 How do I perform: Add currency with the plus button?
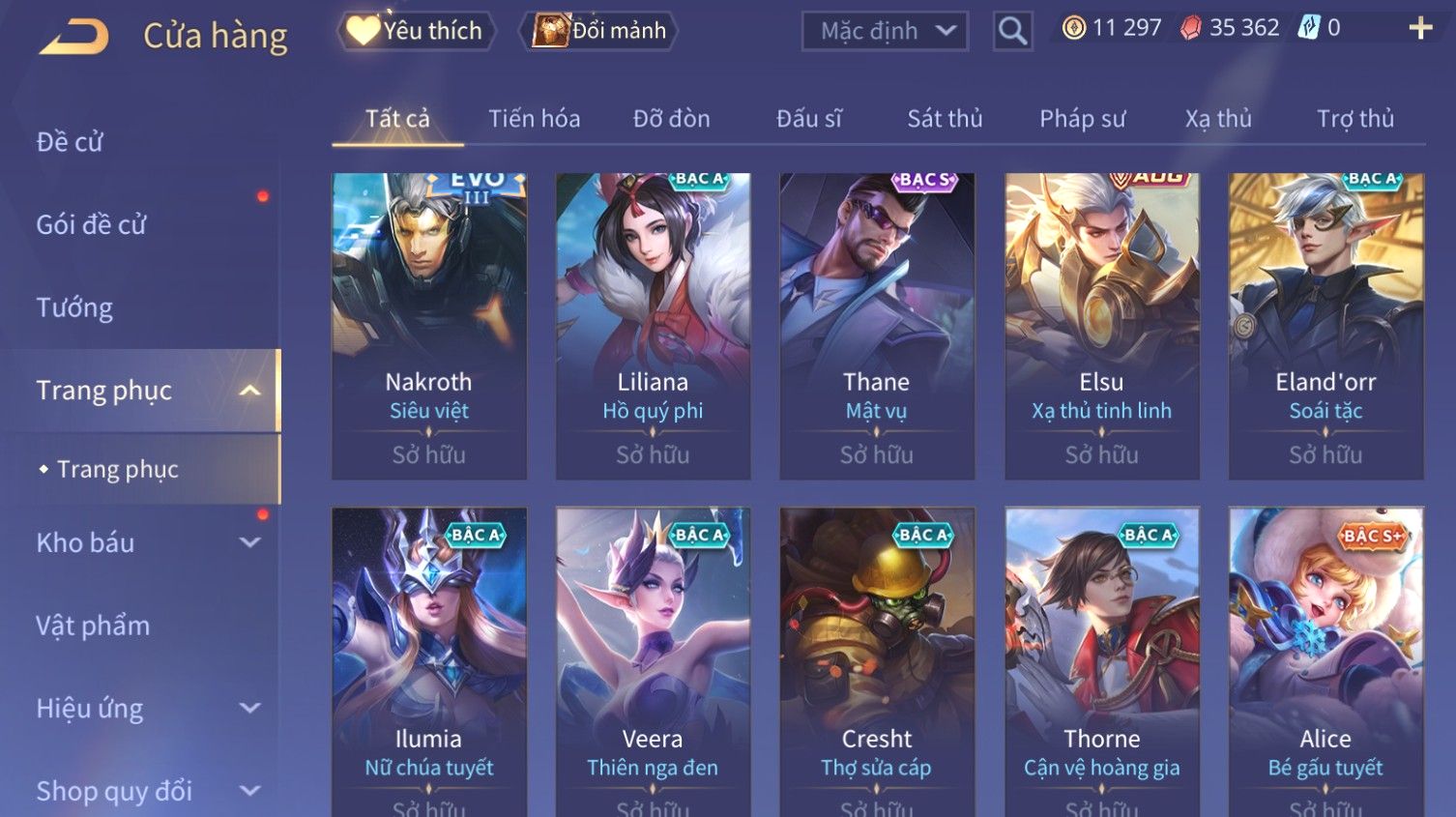click(x=1419, y=28)
